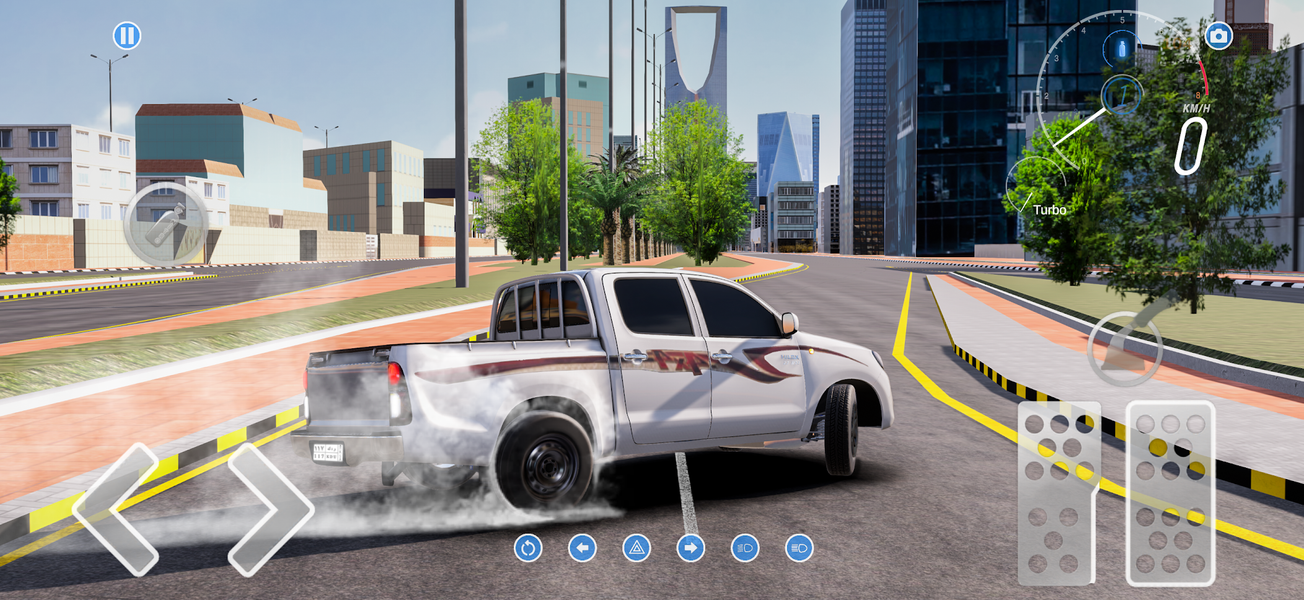Image resolution: width=1304 pixels, height=600 pixels.
Task: Steer left with the left chevron
Action: 116,509
